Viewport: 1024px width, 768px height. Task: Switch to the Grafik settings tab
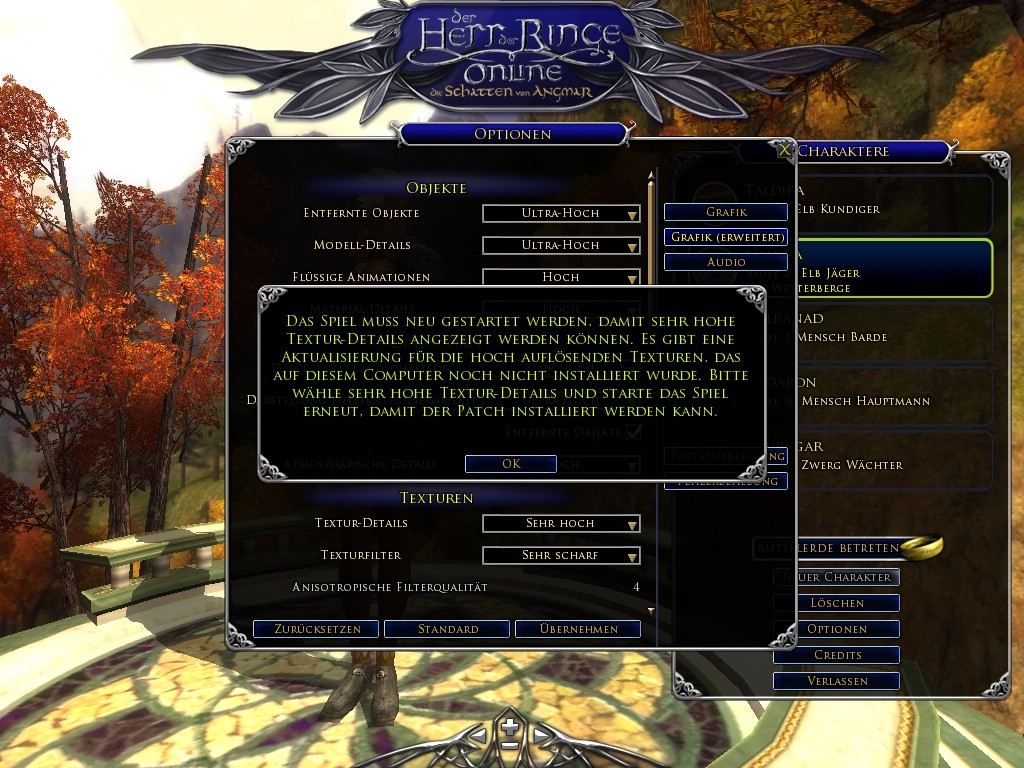(x=726, y=212)
